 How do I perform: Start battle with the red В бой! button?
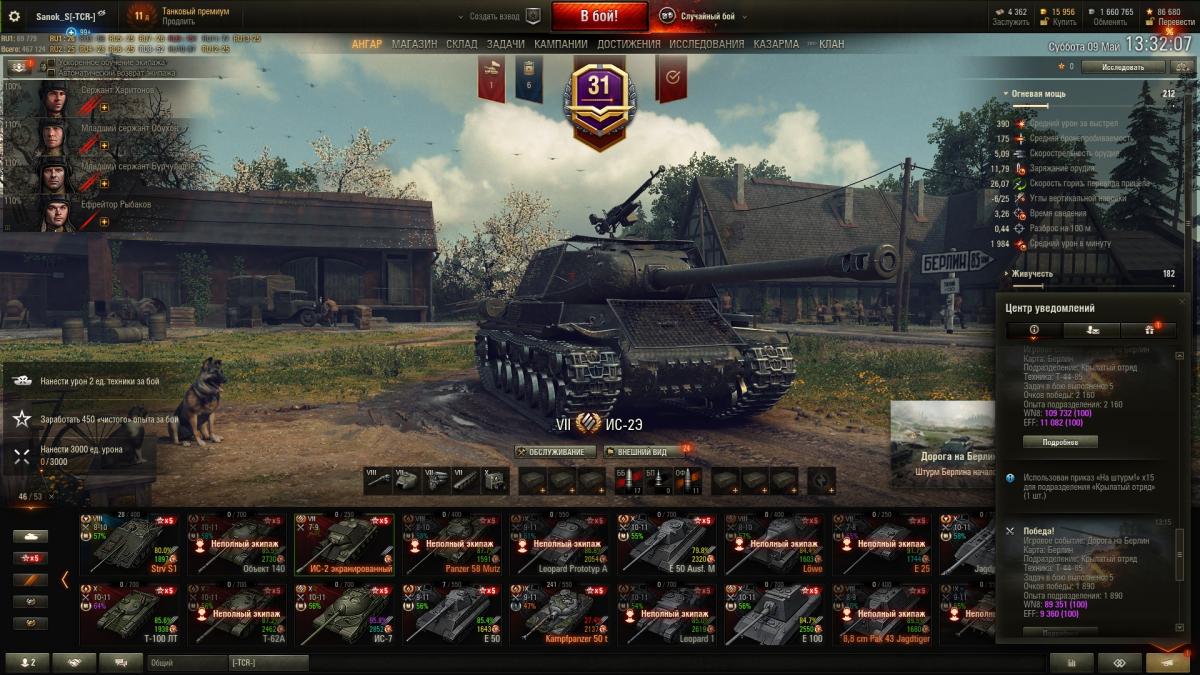599,16
